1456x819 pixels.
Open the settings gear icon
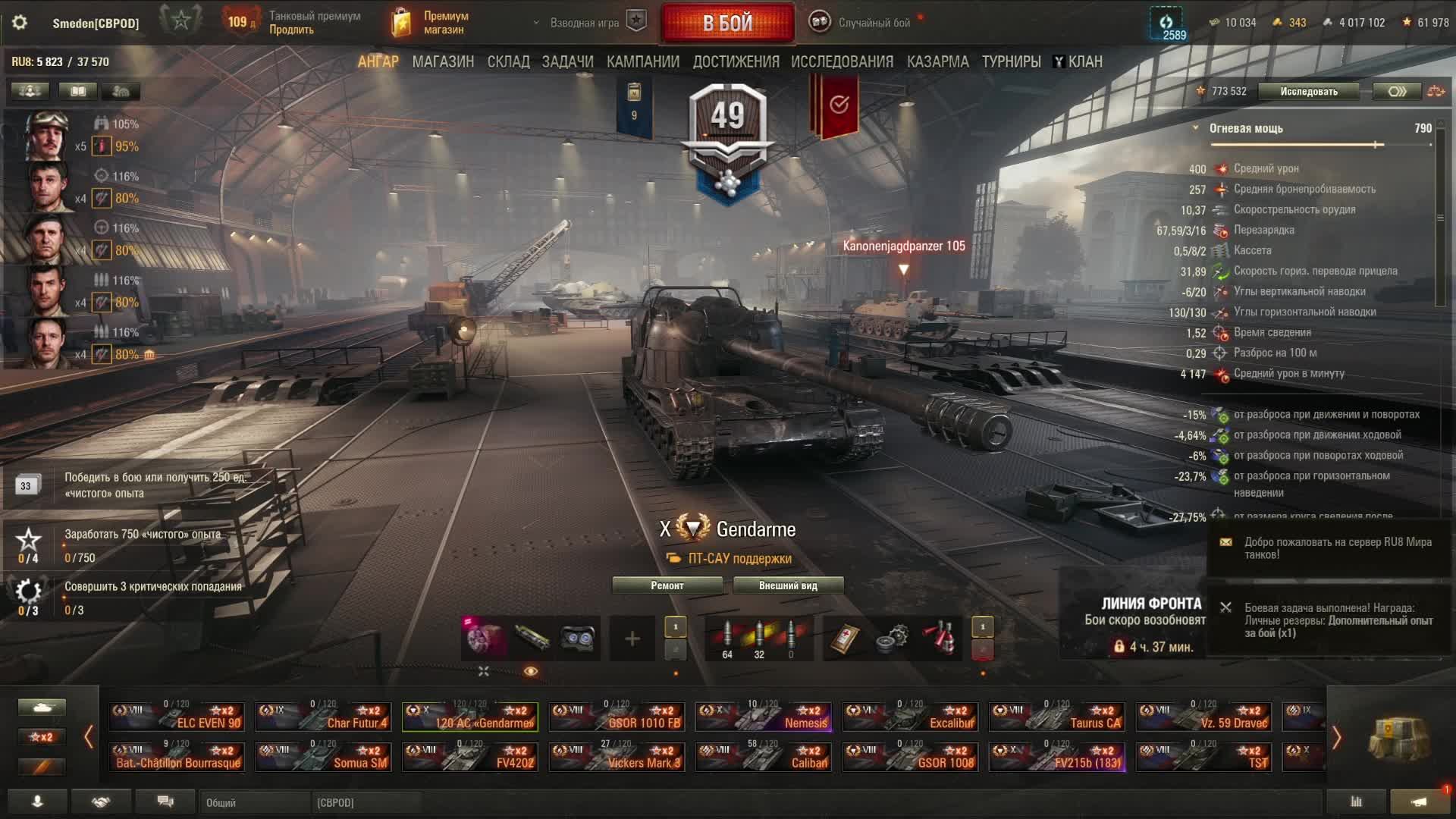click(20, 23)
